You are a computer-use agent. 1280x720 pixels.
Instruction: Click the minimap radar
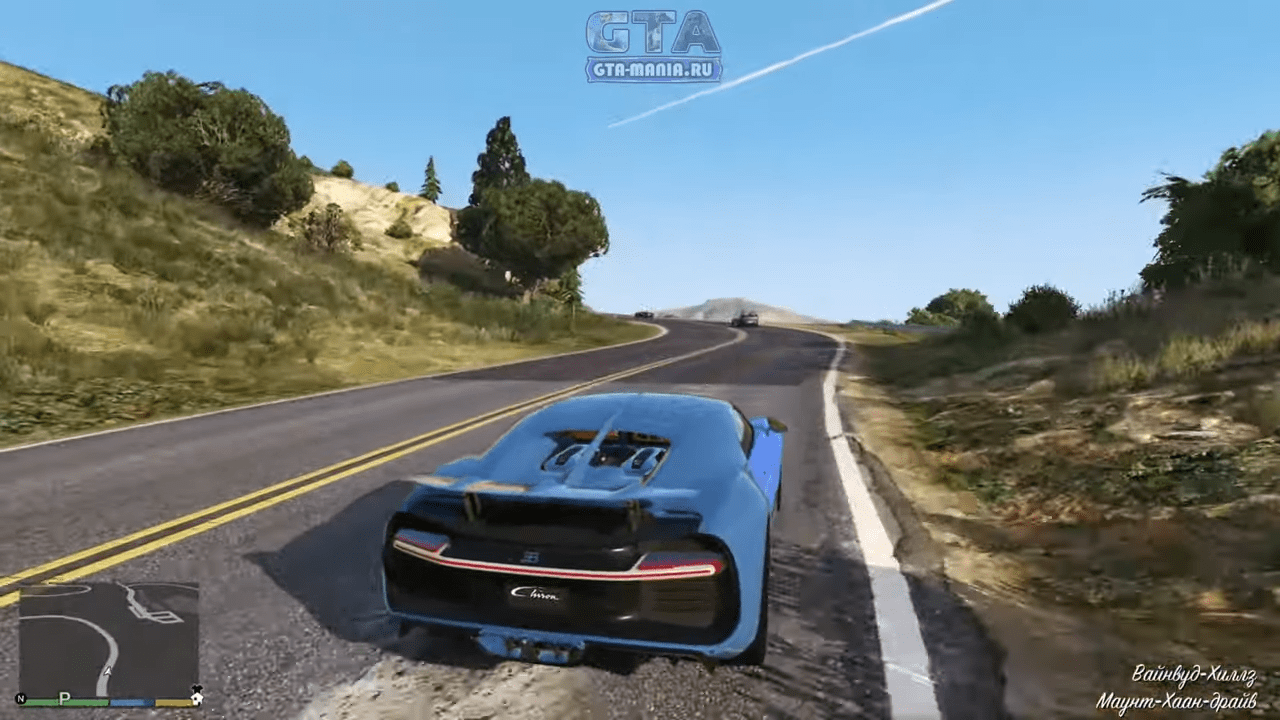point(108,640)
